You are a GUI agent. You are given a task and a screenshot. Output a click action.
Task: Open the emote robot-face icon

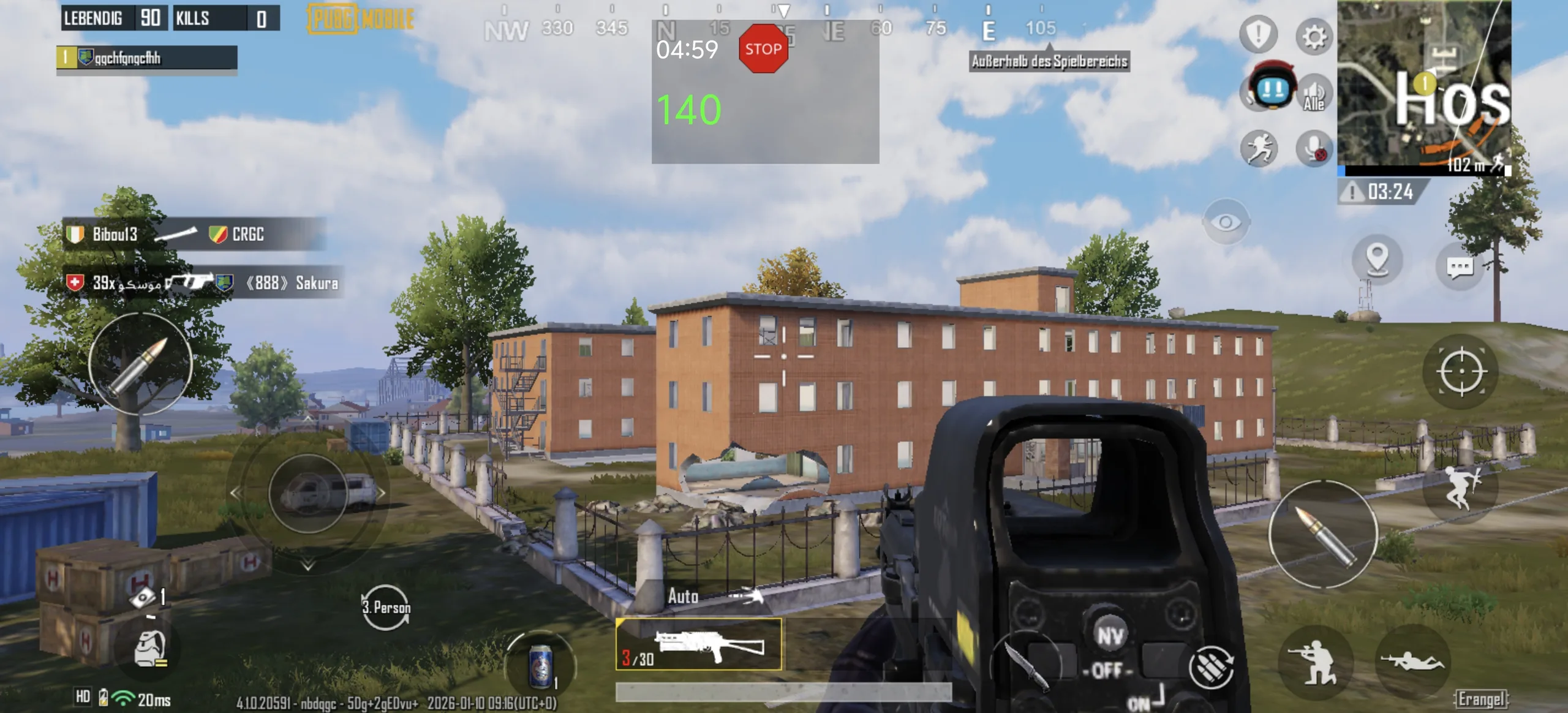pos(1272,89)
